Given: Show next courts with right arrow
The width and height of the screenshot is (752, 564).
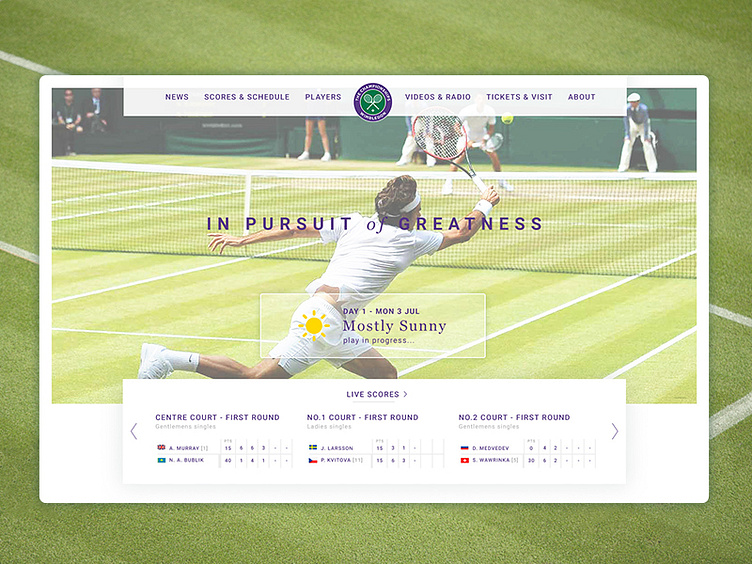Looking at the screenshot, I should point(614,431).
